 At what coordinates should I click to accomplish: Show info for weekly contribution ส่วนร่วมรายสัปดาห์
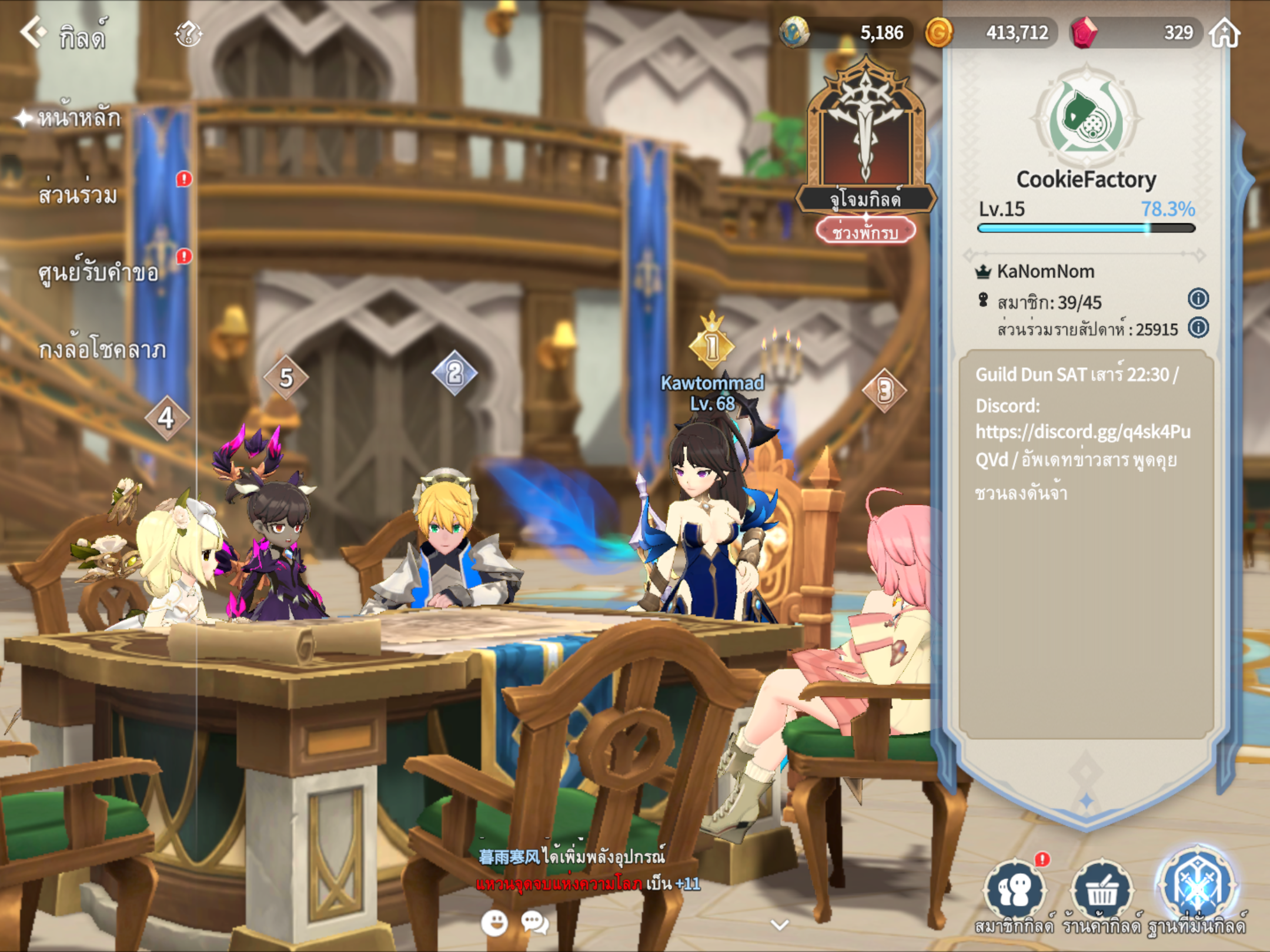[1198, 327]
